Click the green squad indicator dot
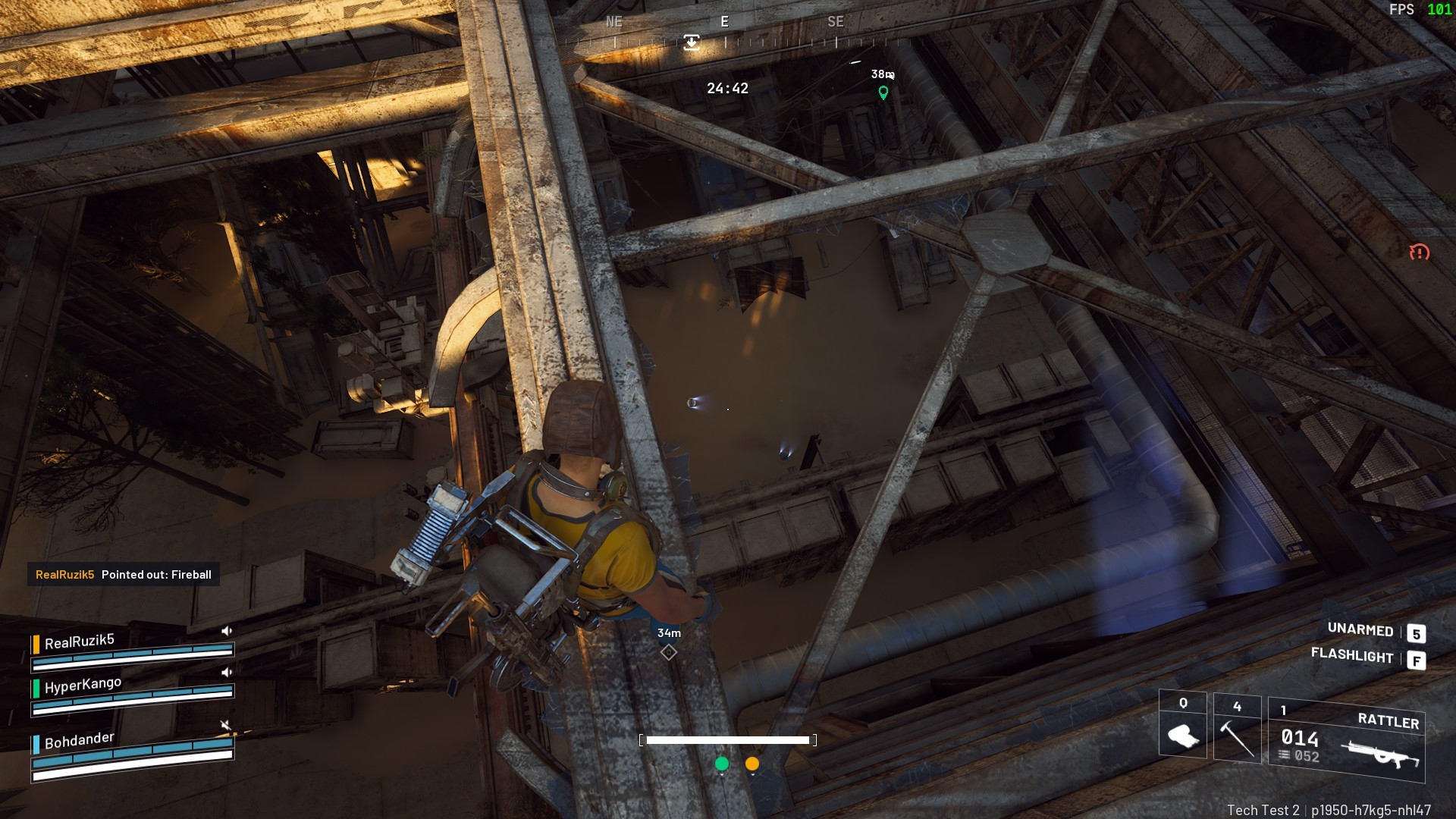 (722, 764)
